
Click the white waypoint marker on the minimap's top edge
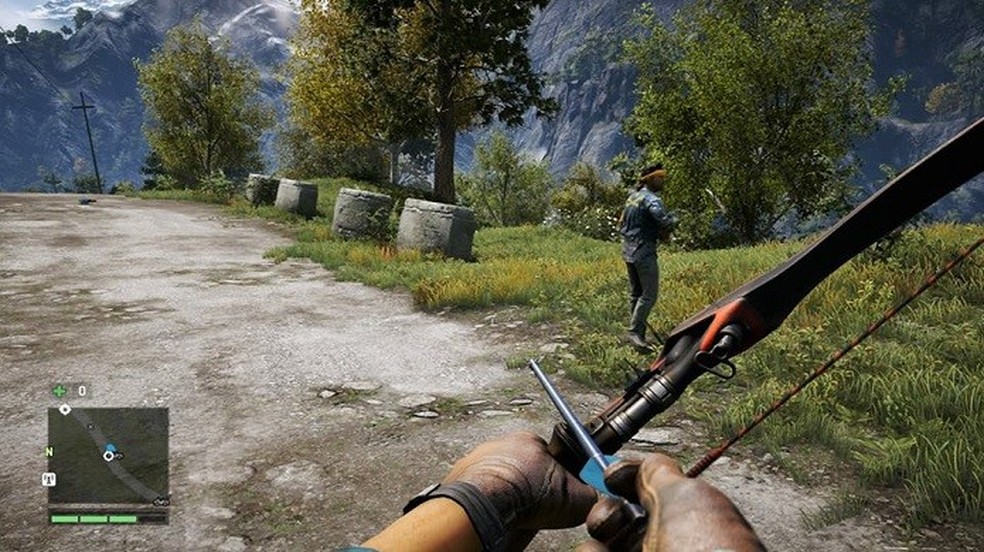pyautogui.click(x=65, y=409)
